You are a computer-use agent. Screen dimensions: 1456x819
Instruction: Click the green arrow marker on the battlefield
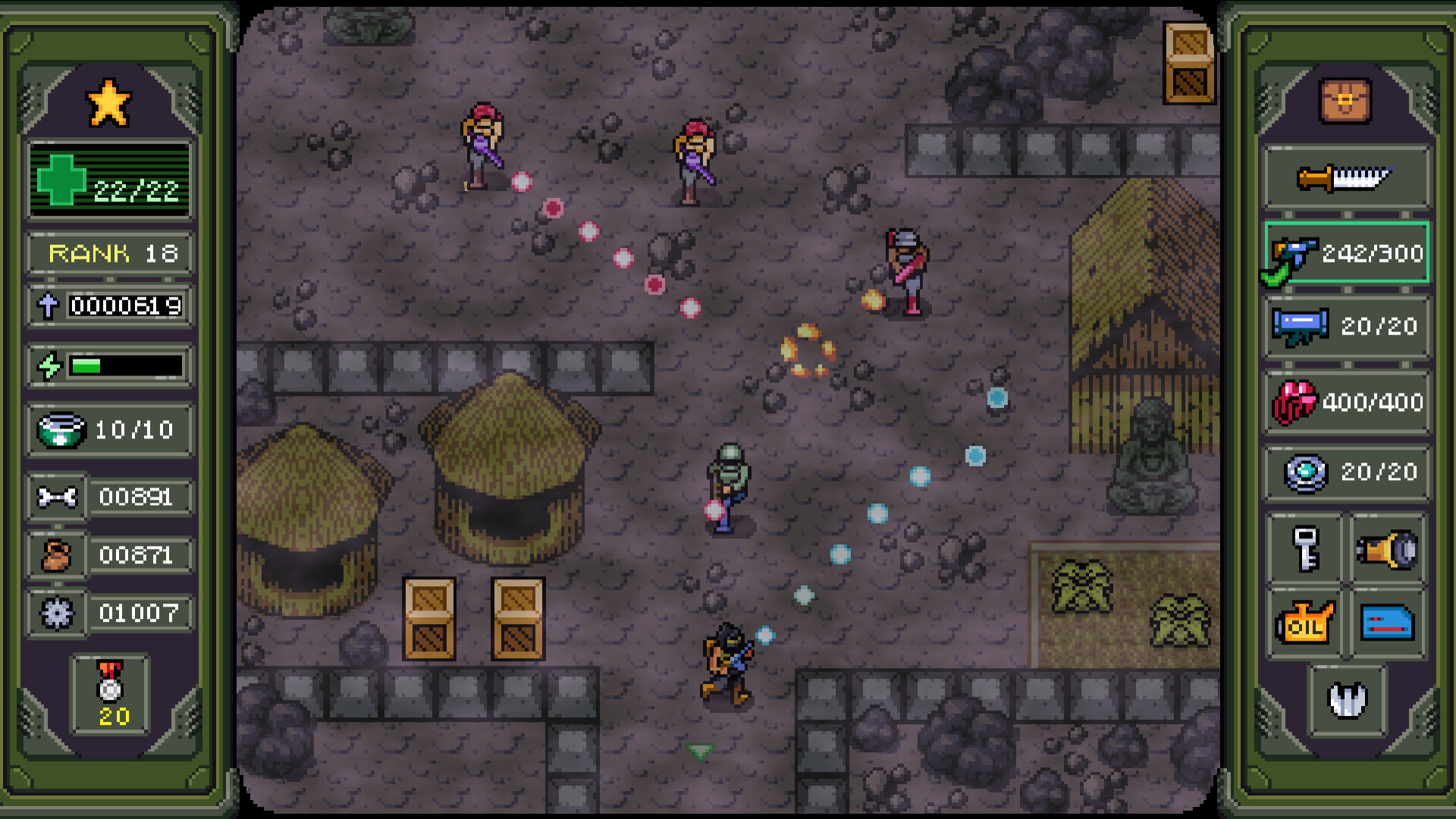700,753
